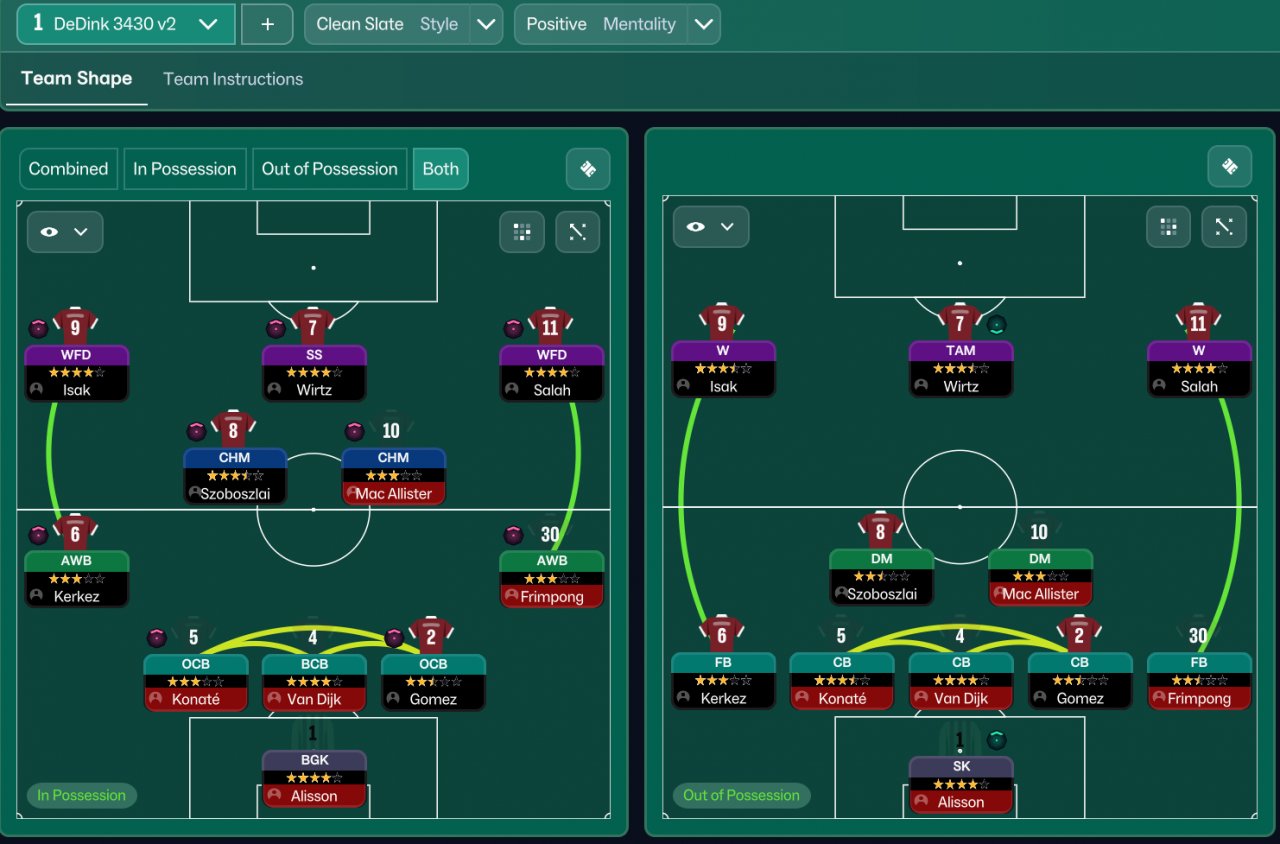The height and width of the screenshot is (844, 1280).
Task: Click Alisson's SK sweeper keeper card
Action: [960, 785]
